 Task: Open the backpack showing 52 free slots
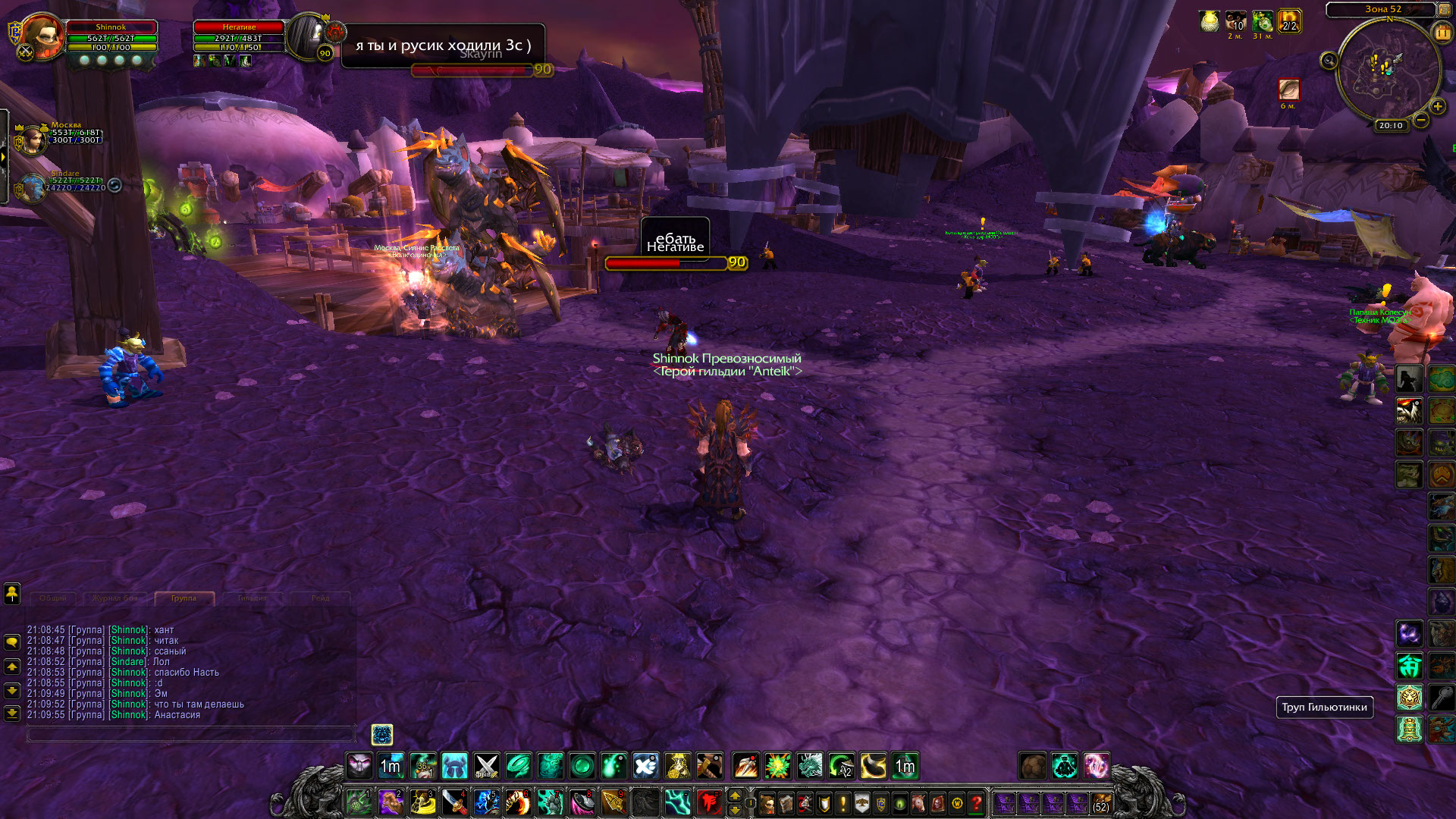(x=1100, y=803)
